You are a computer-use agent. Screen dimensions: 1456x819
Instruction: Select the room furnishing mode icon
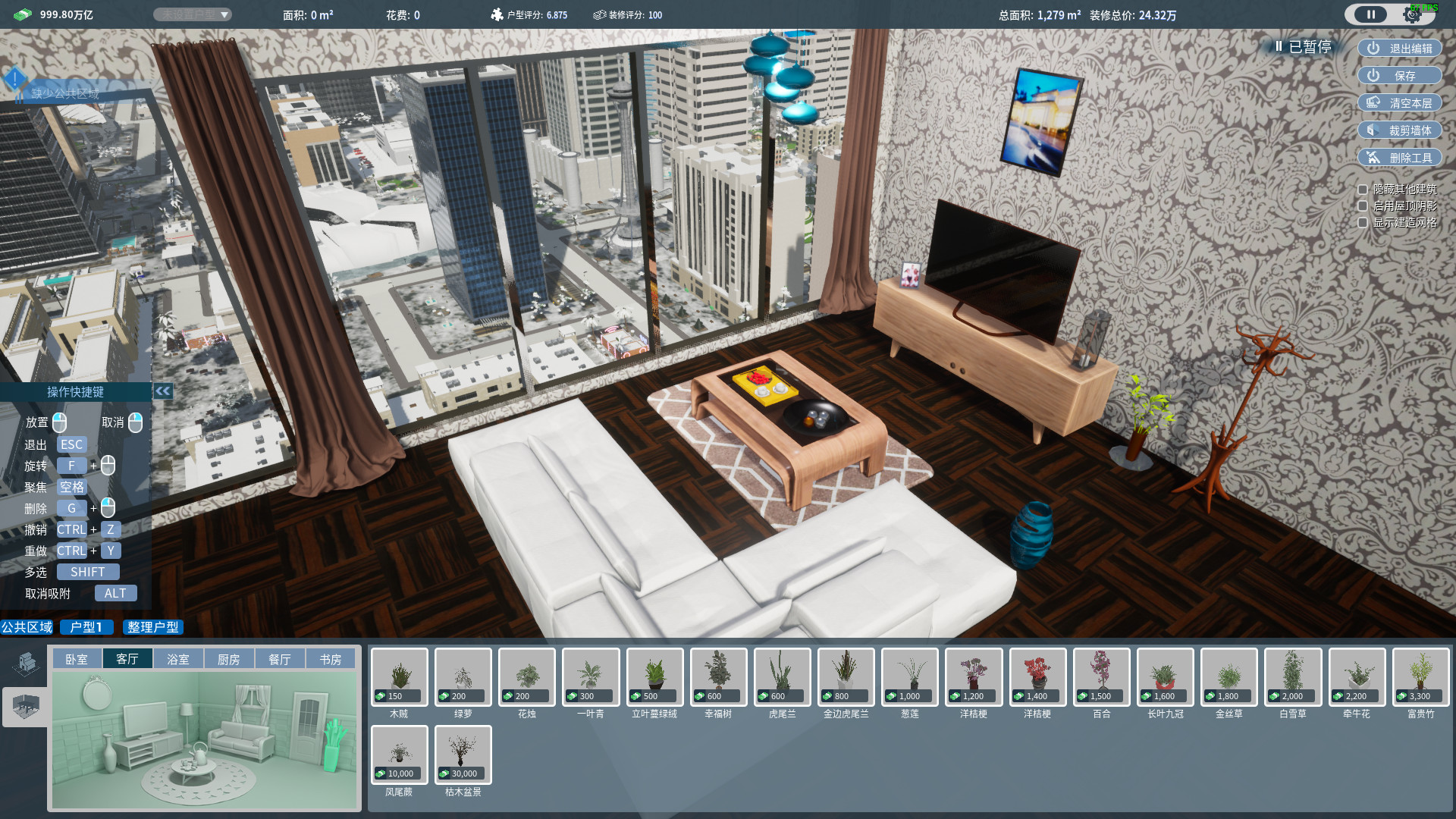click(x=25, y=708)
